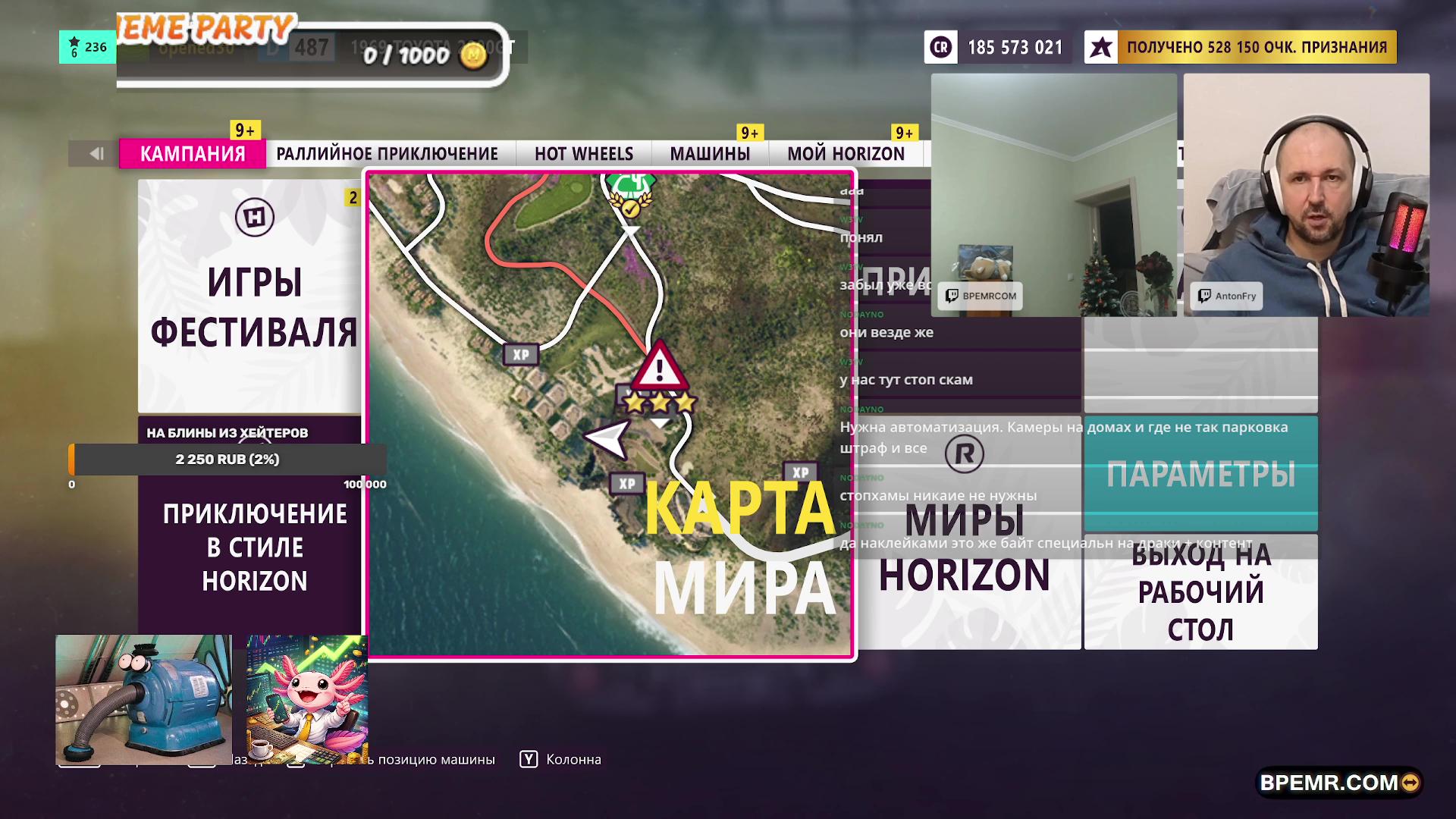This screenshot has height=819, width=1456.
Task: Select Приключение в стиле Horizon tile
Action: point(253,546)
